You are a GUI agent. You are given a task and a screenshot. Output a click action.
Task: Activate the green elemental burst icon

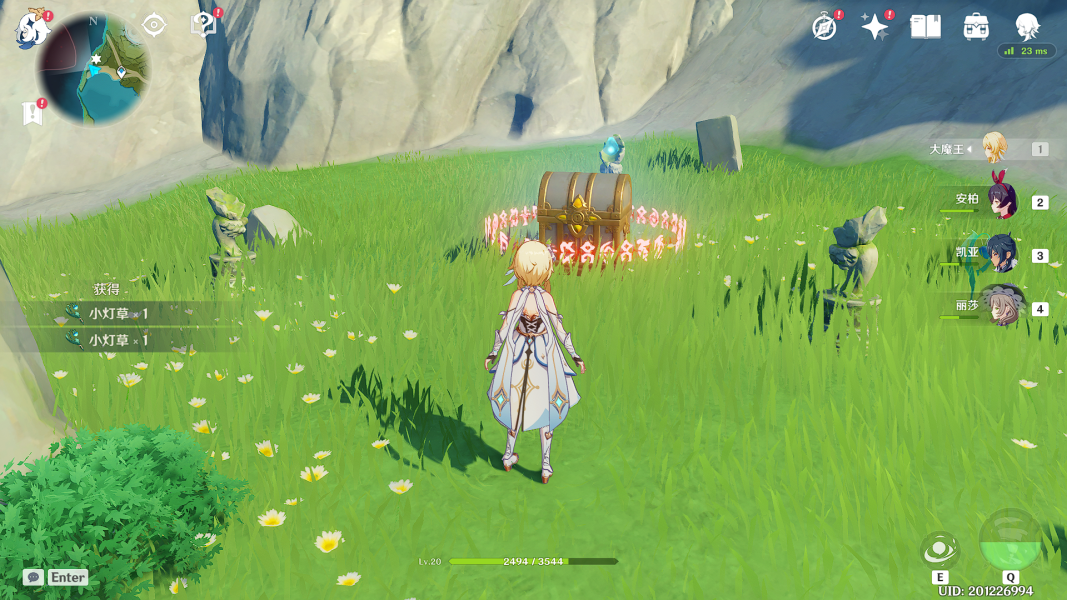(1010, 541)
